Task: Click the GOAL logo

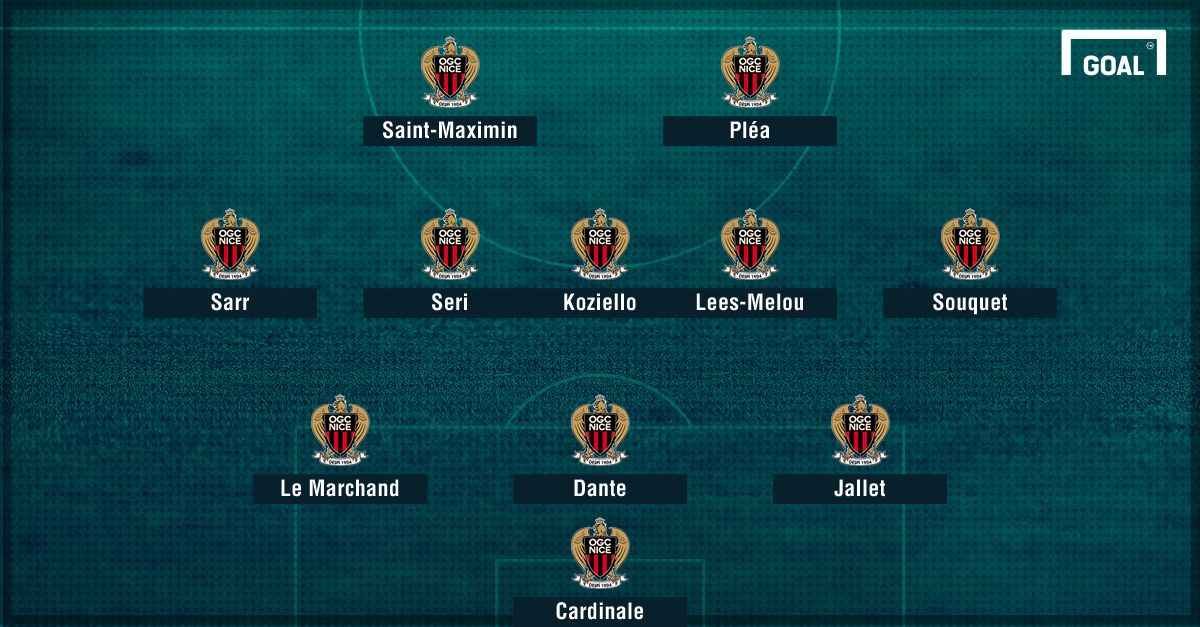Action: (x=1113, y=56)
